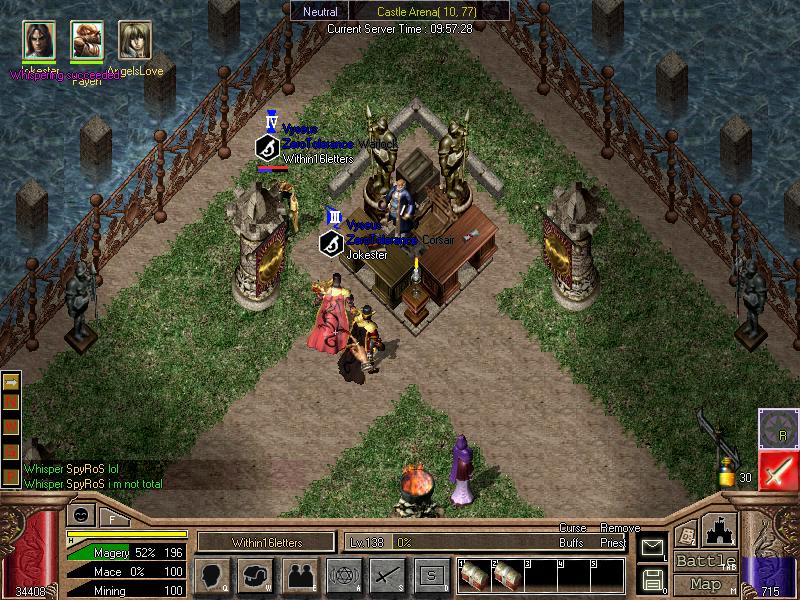Open the character head profile icon
This screenshot has height=600, width=800.
pyautogui.click(x=213, y=575)
